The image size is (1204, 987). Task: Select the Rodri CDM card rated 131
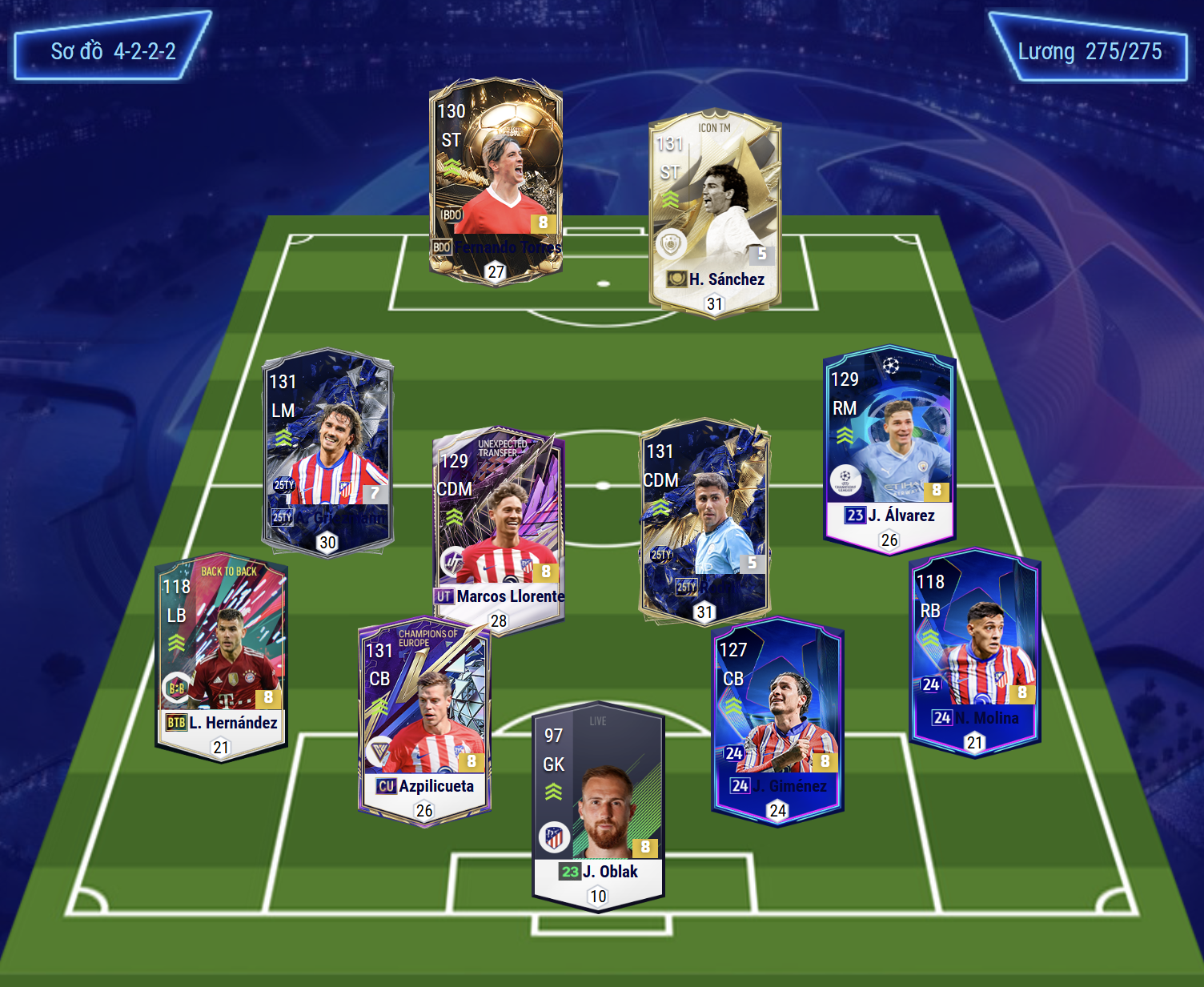704,520
